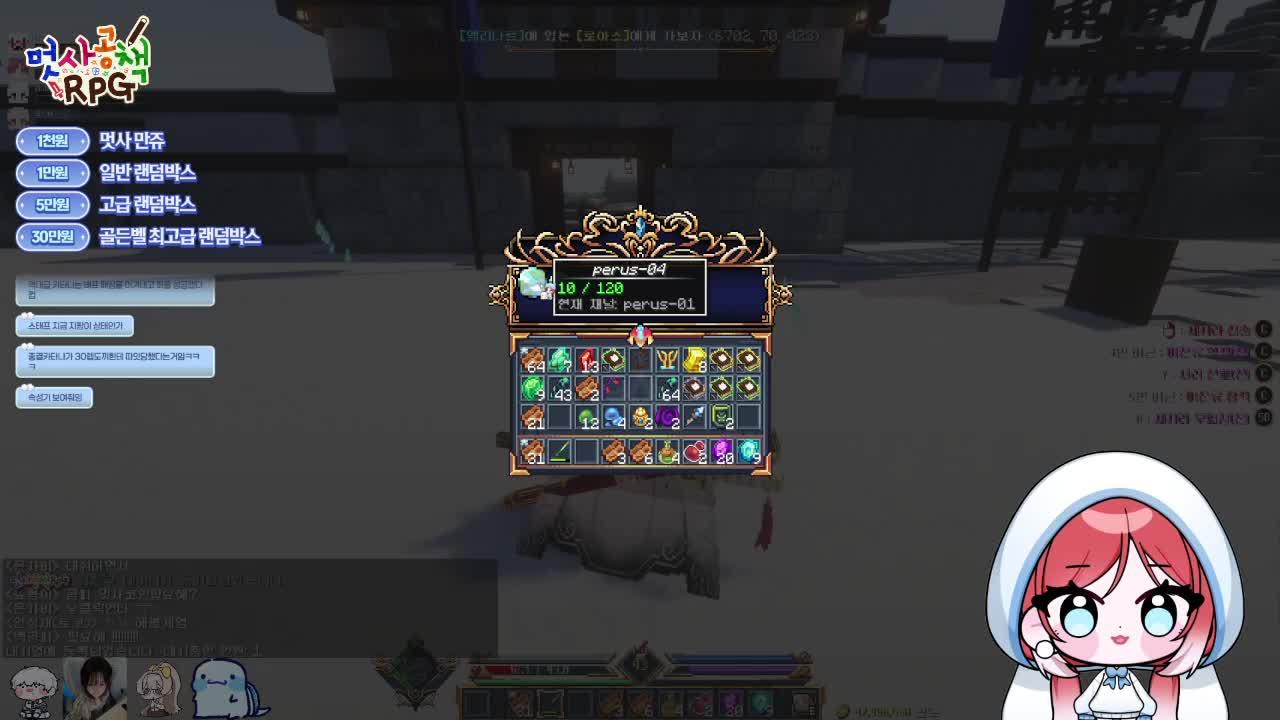Click the dark purple portal orb item
The width and height of the screenshot is (1280, 720).
coord(667,418)
